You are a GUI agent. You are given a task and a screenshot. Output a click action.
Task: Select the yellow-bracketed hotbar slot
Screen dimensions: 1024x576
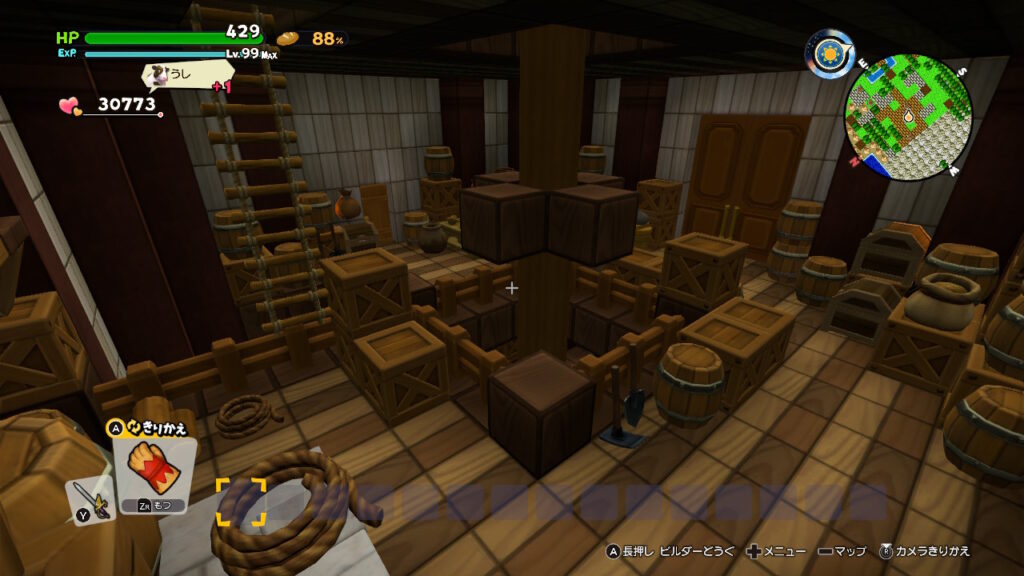point(241,502)
